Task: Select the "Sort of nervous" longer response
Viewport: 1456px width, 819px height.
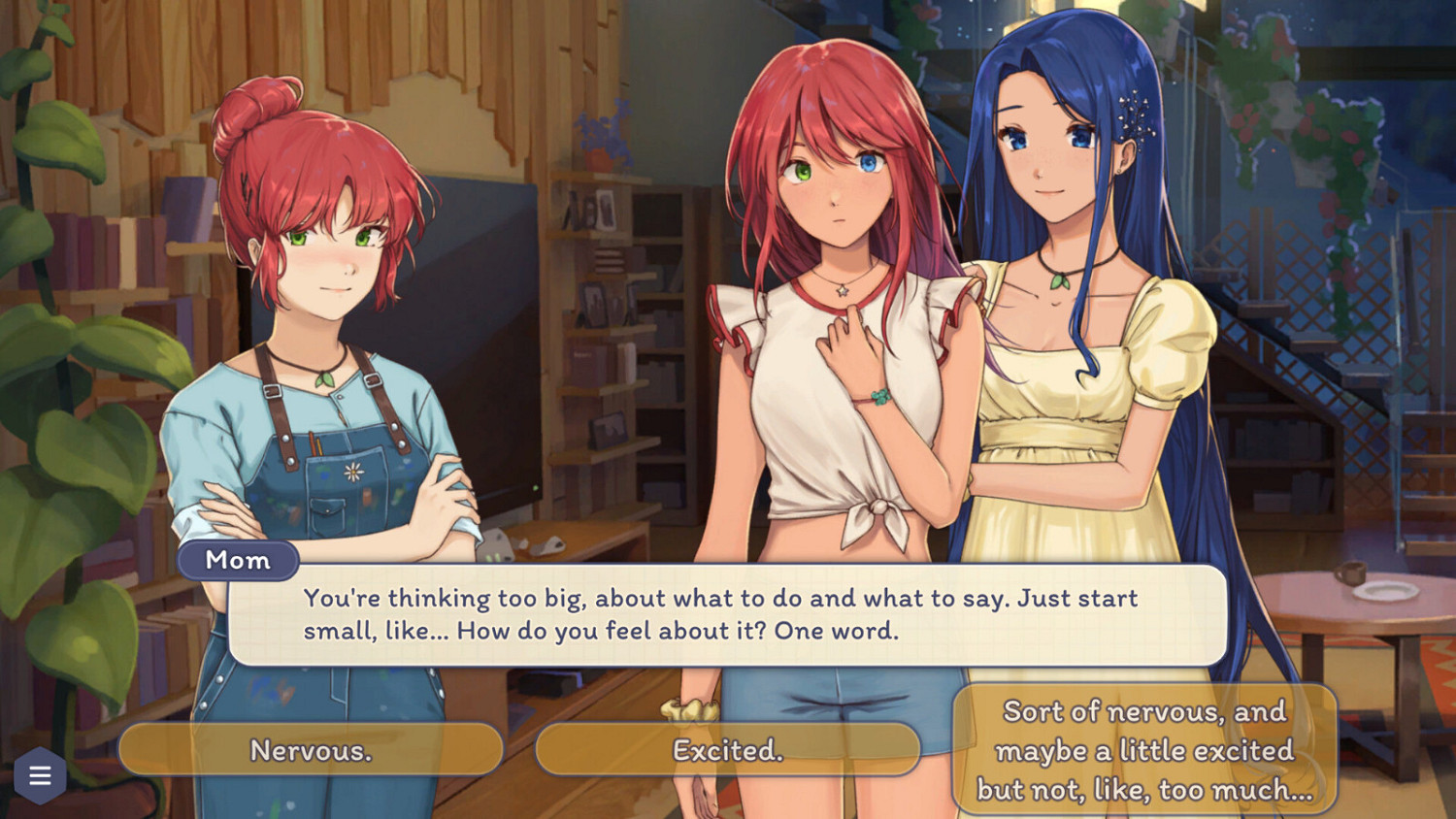Action: point(1143,750)
